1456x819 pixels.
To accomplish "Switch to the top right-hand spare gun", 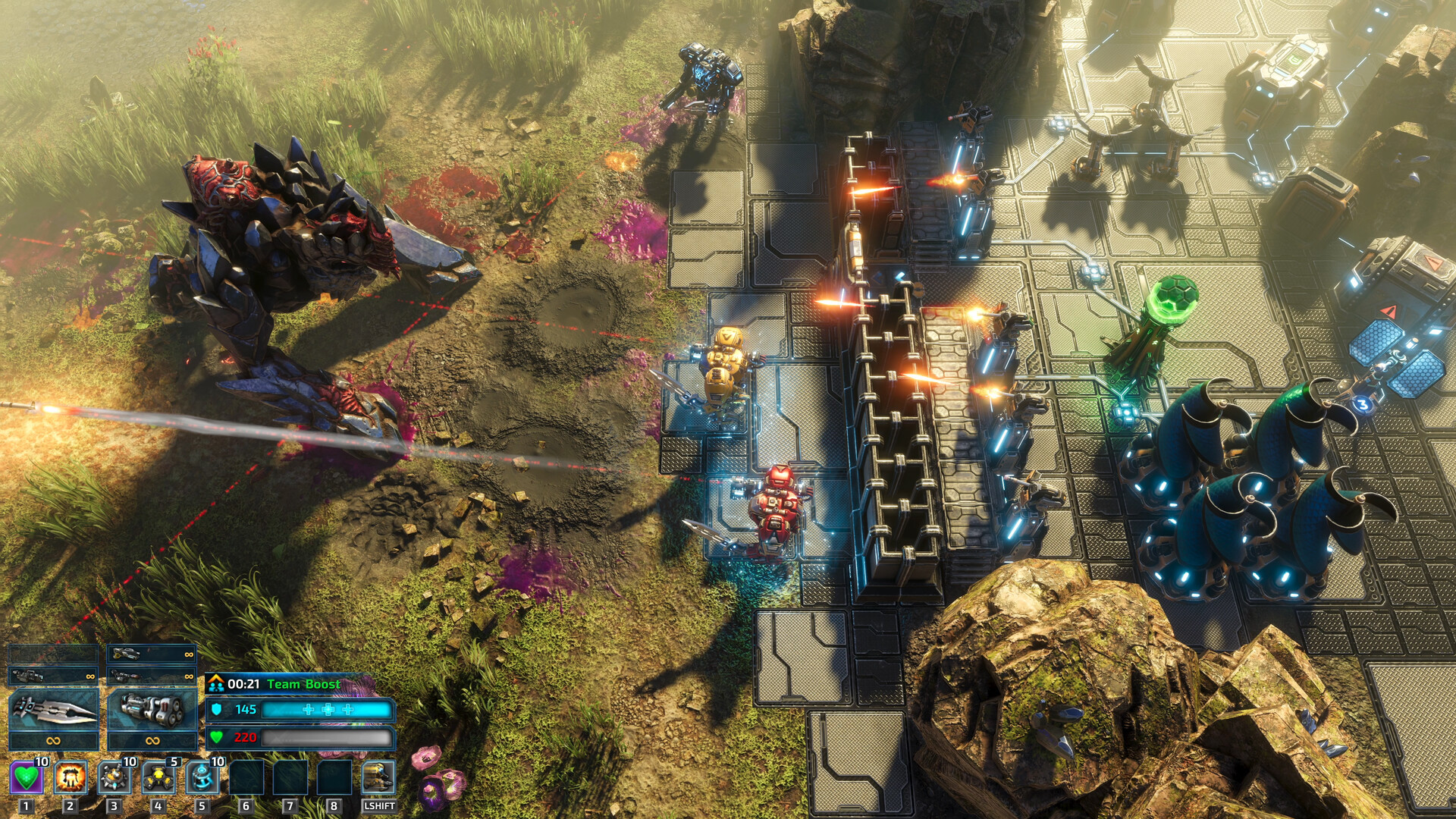I will click(x=152, y=653).
